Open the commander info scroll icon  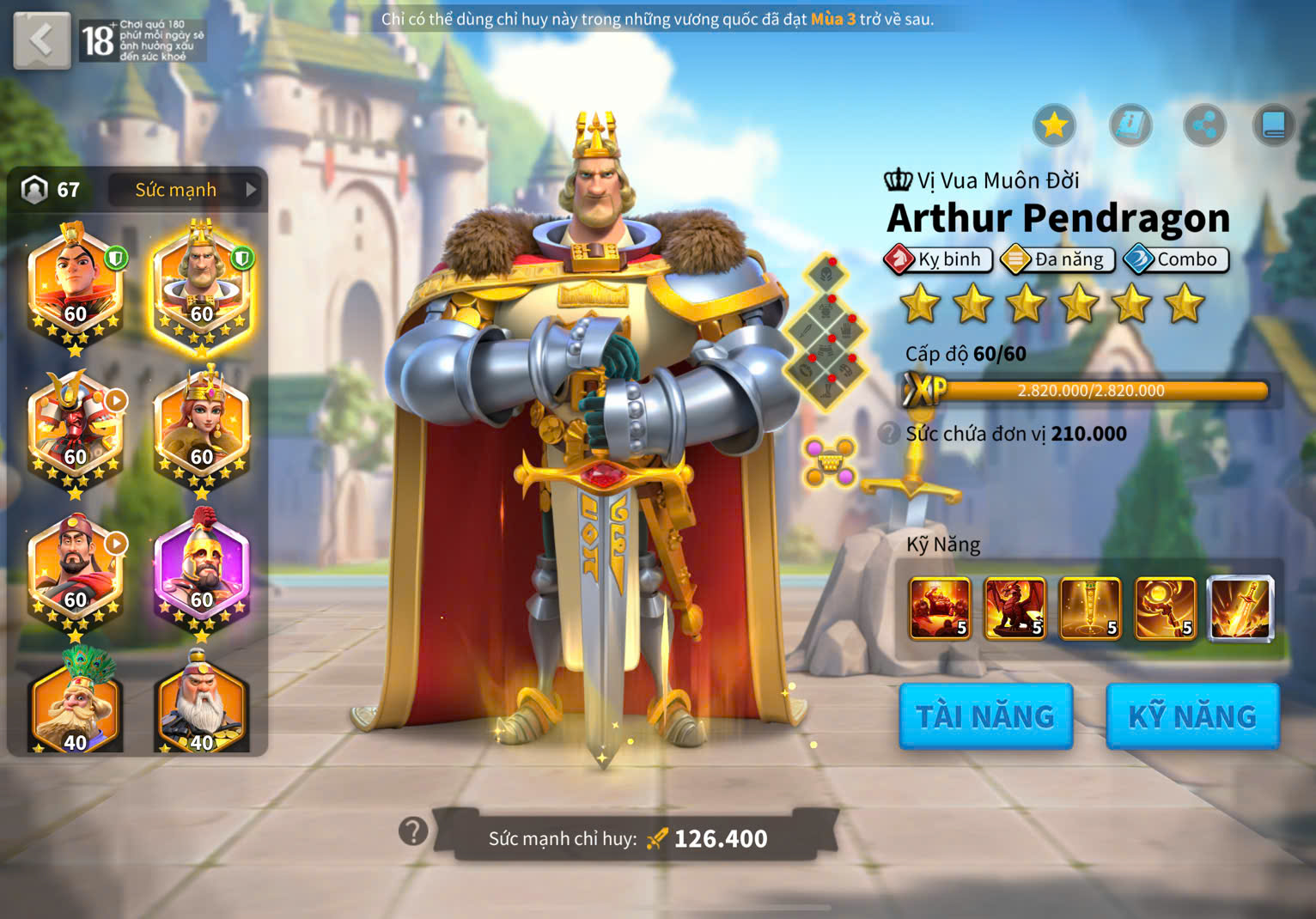(1130, 126)
